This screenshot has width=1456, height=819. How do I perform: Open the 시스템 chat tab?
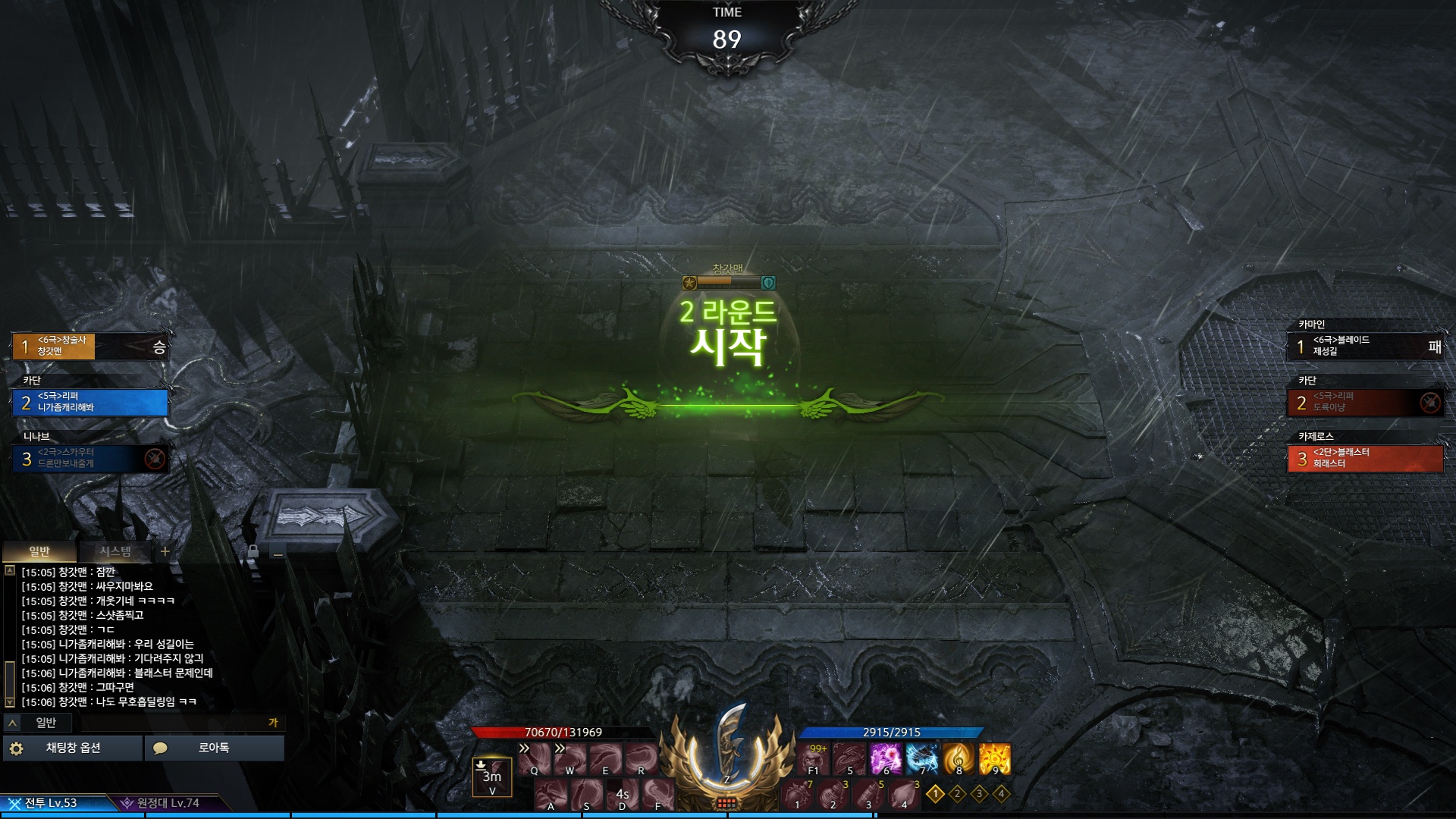(x=115, y=551)
